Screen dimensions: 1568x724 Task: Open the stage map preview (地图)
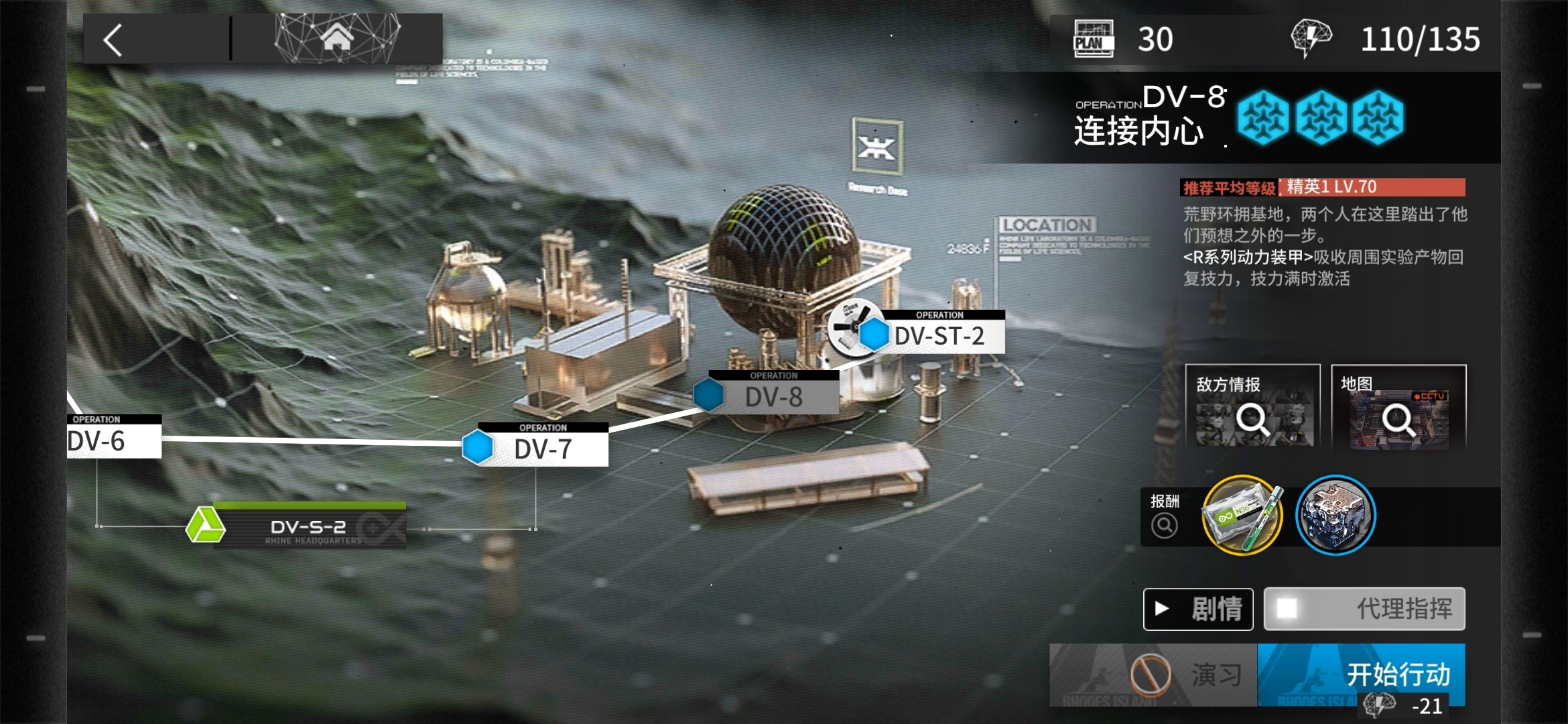[x=1398, y=408]
